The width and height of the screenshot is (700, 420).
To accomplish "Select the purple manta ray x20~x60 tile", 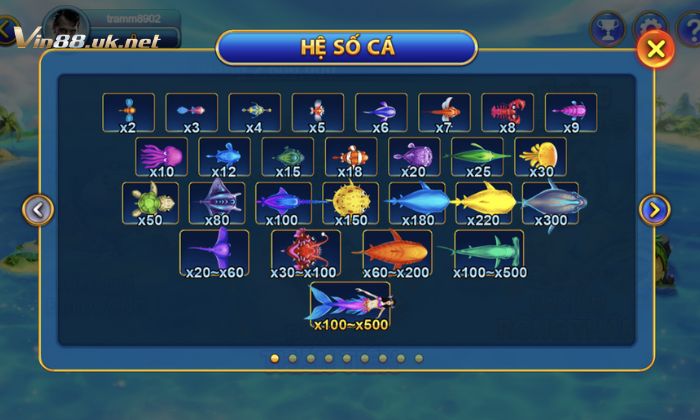I will point(214,253).
